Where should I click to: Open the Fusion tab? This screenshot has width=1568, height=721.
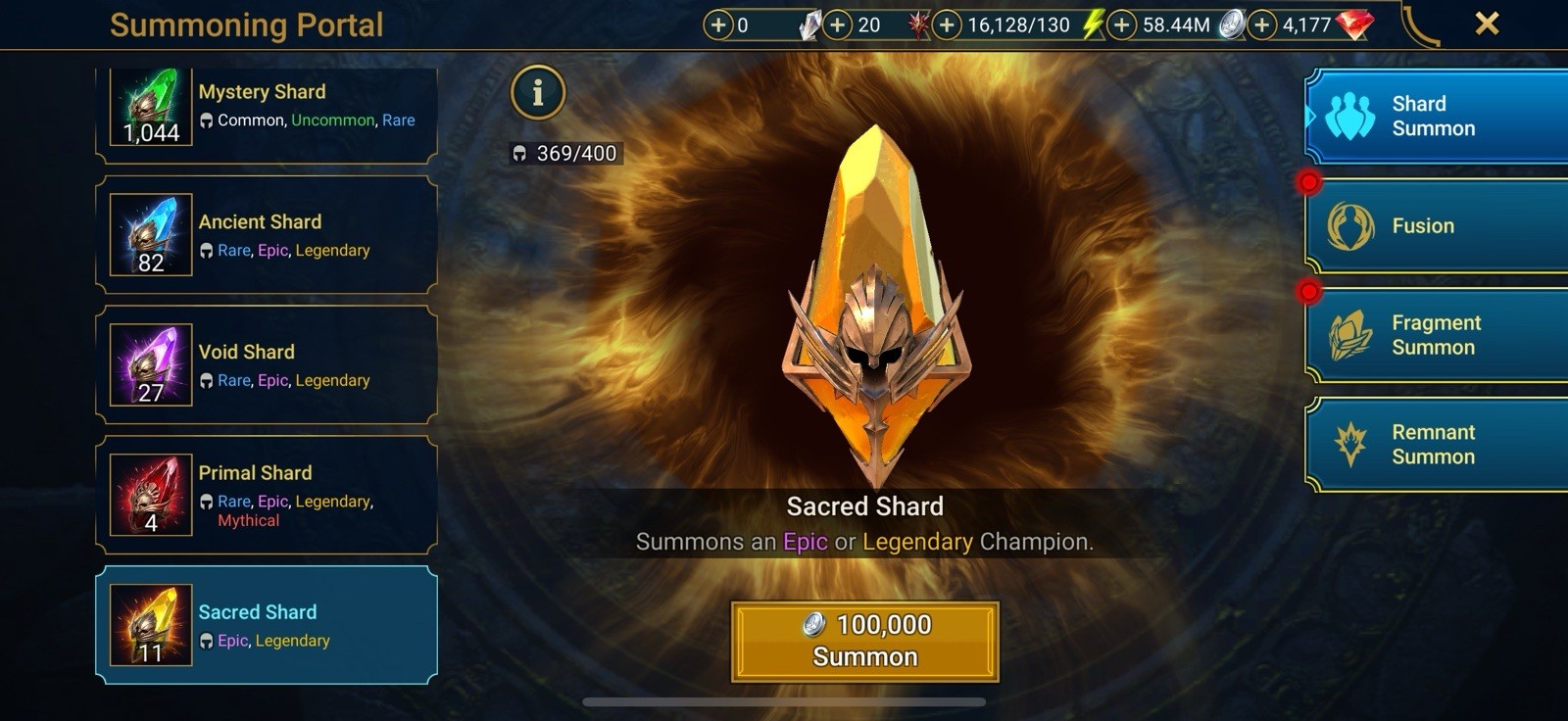[x=1435, y=226]
